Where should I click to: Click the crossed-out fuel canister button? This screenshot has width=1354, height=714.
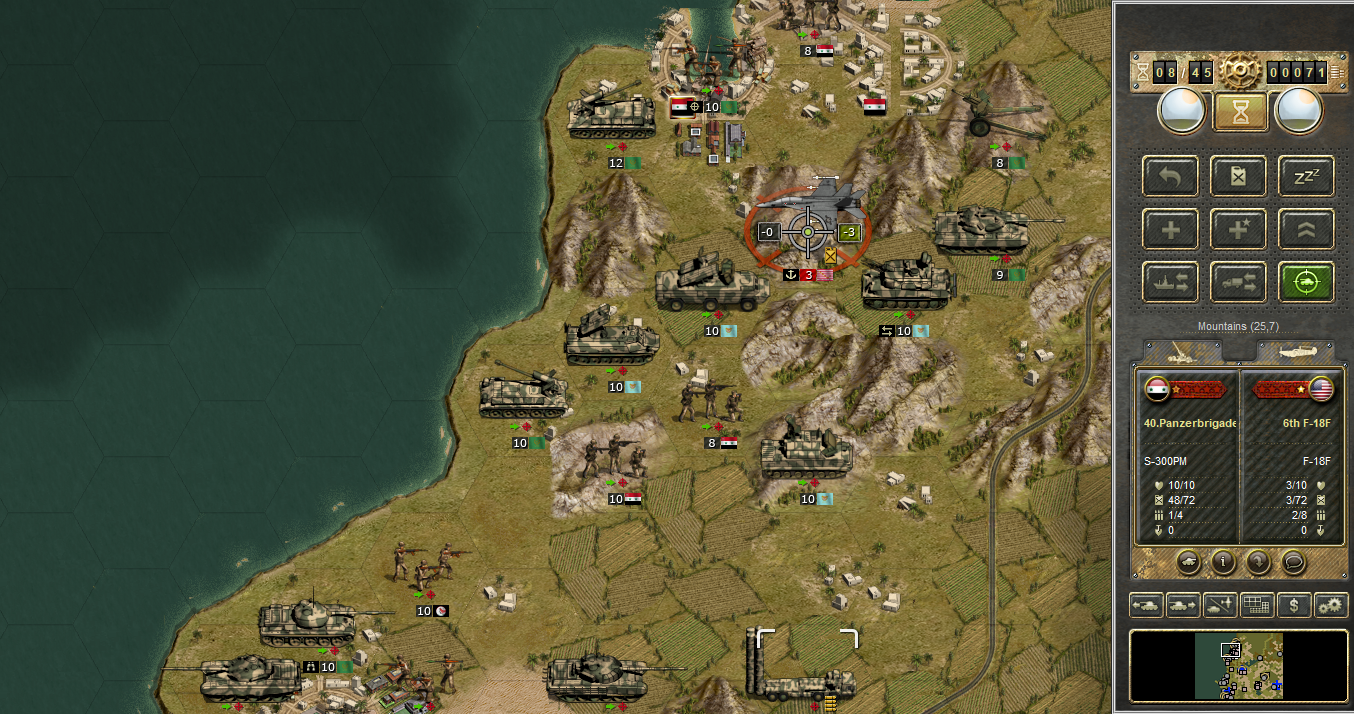1238,177
